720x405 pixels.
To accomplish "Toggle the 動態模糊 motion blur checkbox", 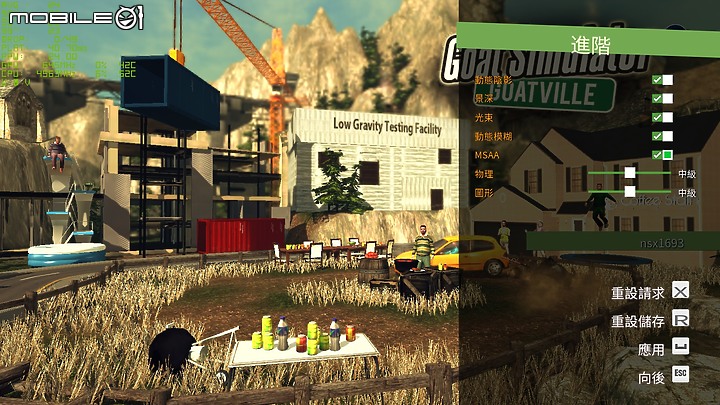I will point(662,136).
